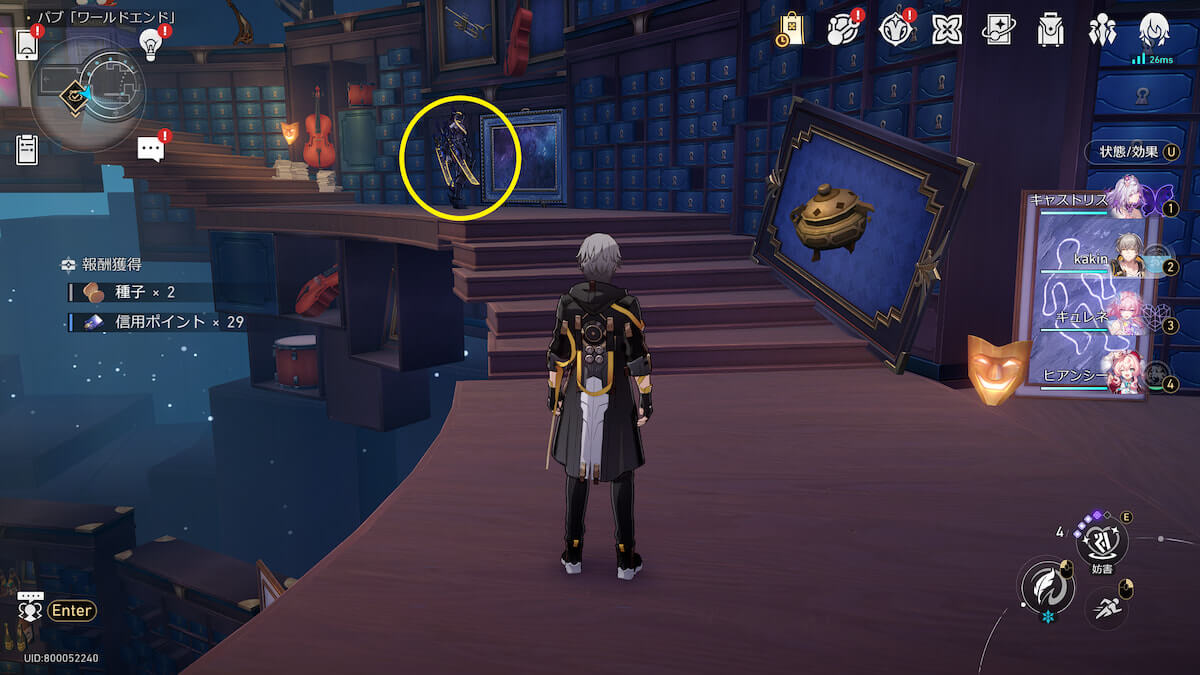Open the two-linked-circles icon with red alert
Viewport: 1200px width, 675px height.
coord(842,29)
